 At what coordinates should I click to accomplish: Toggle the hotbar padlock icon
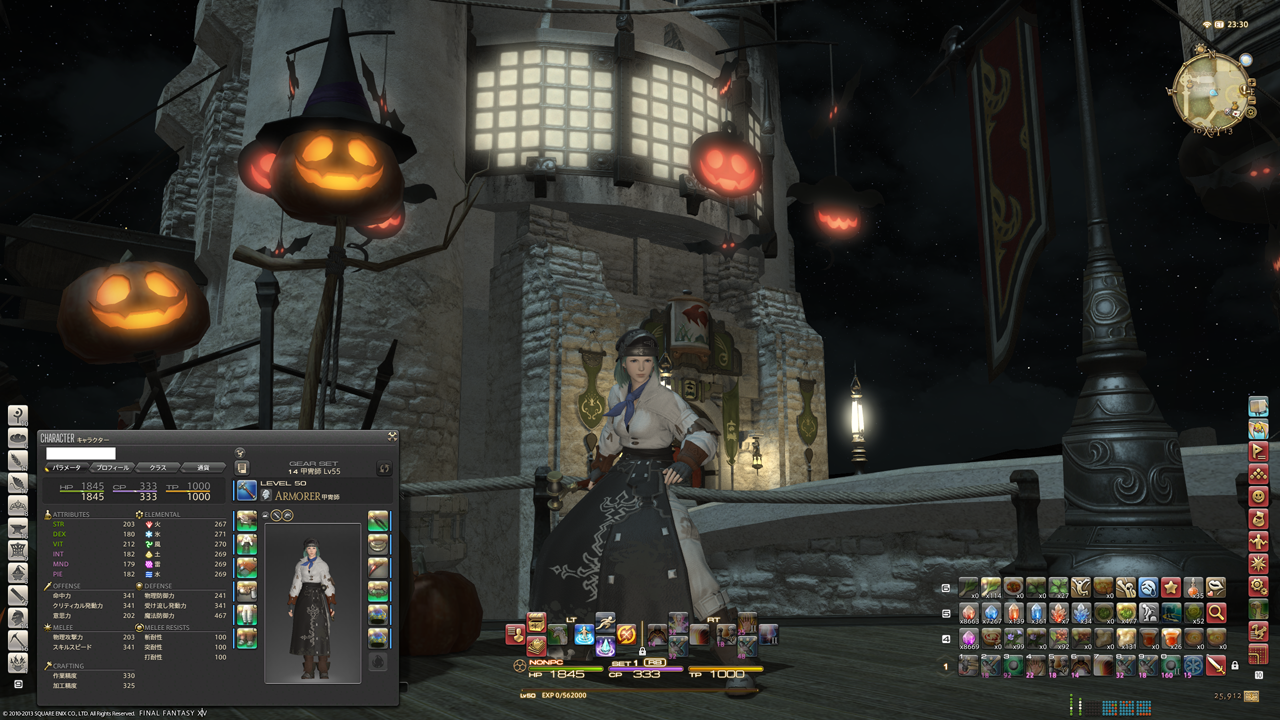click(1235, 665)
